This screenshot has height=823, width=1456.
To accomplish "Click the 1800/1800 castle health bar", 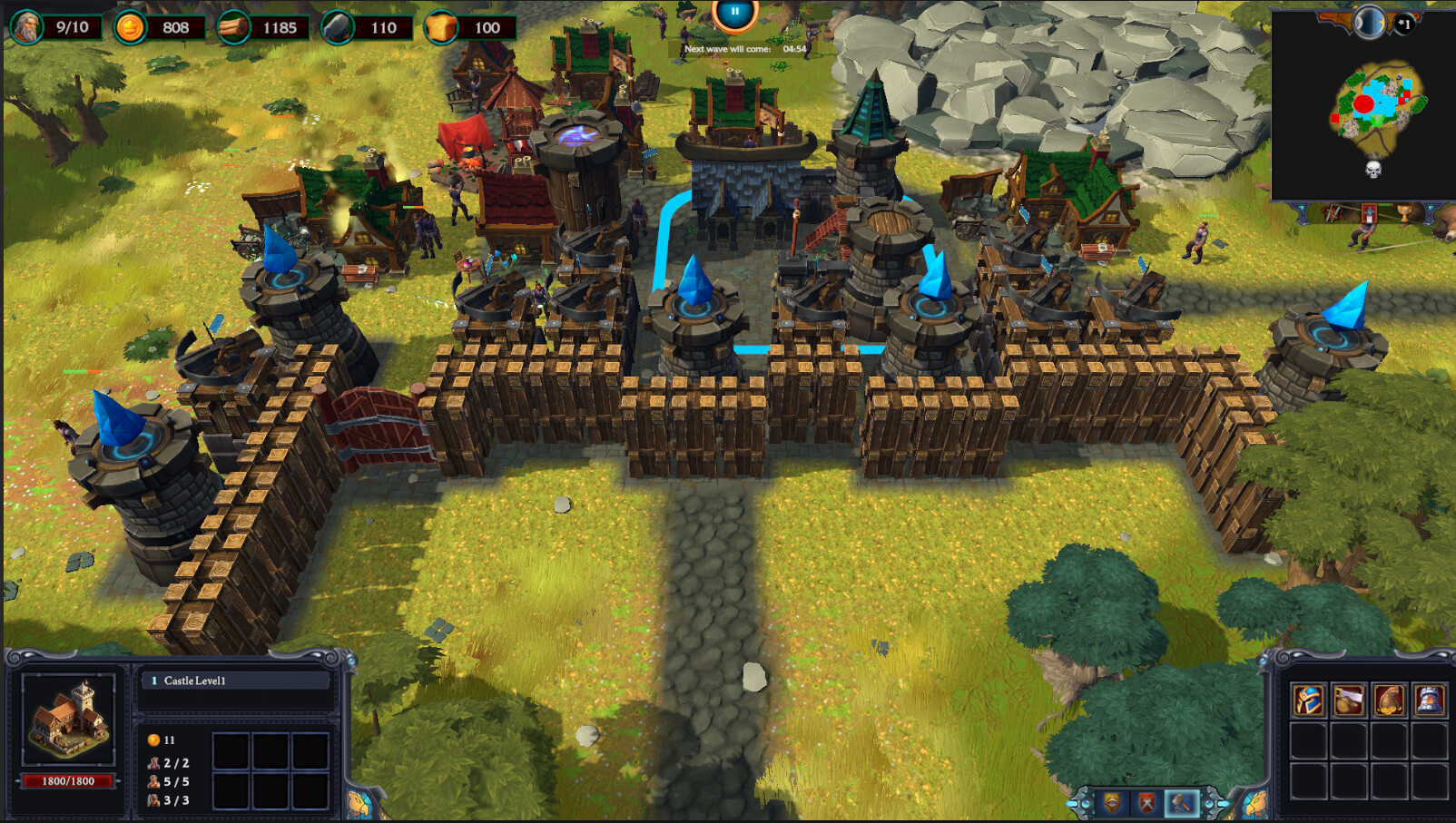I will (68, 781).
